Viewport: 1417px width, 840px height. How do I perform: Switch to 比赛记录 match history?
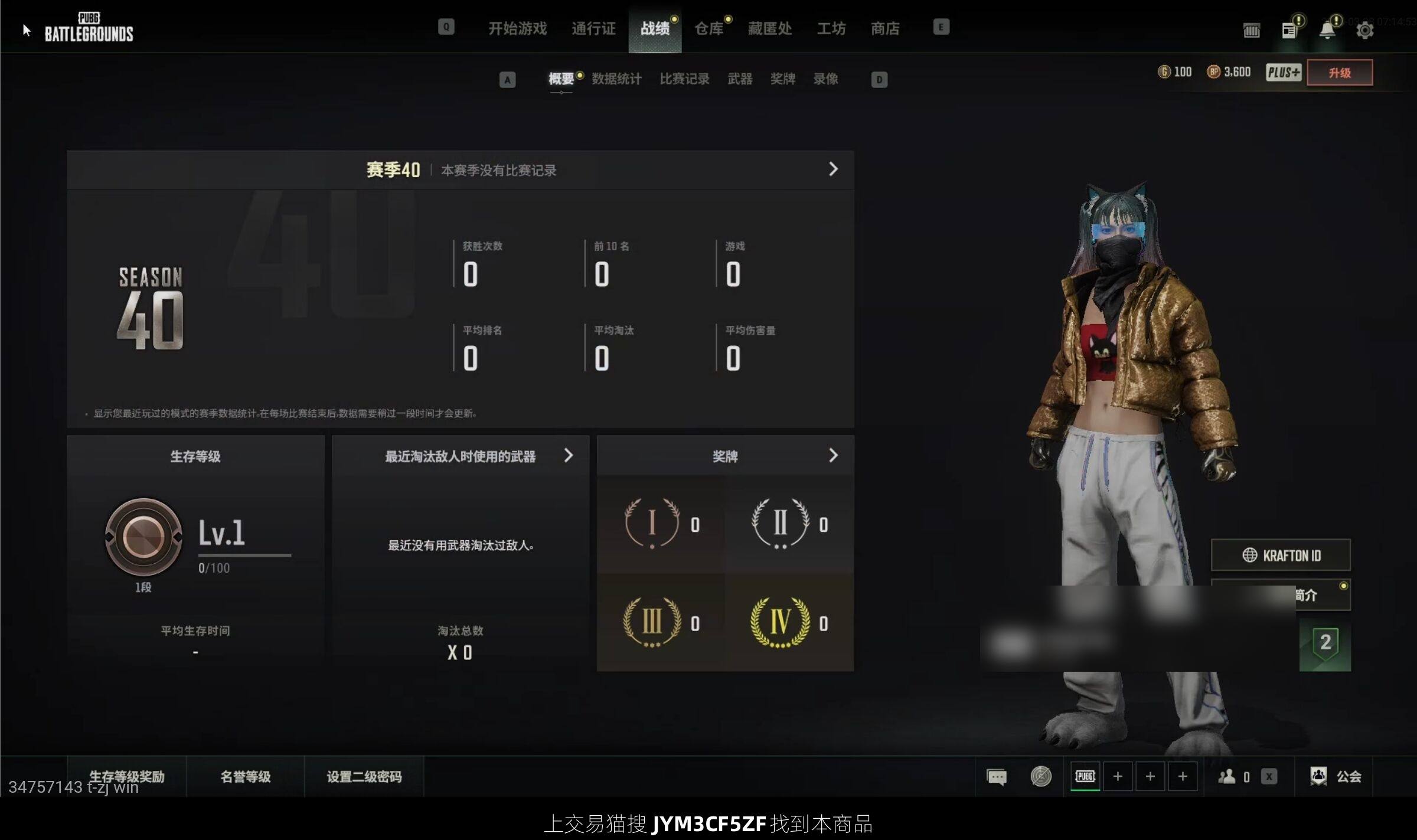click(x=684, y=79)
